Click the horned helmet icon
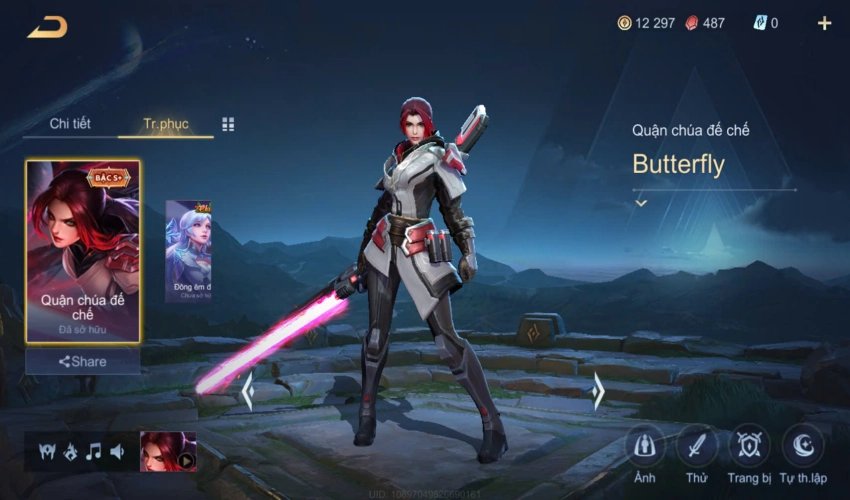 pos(46,452)
